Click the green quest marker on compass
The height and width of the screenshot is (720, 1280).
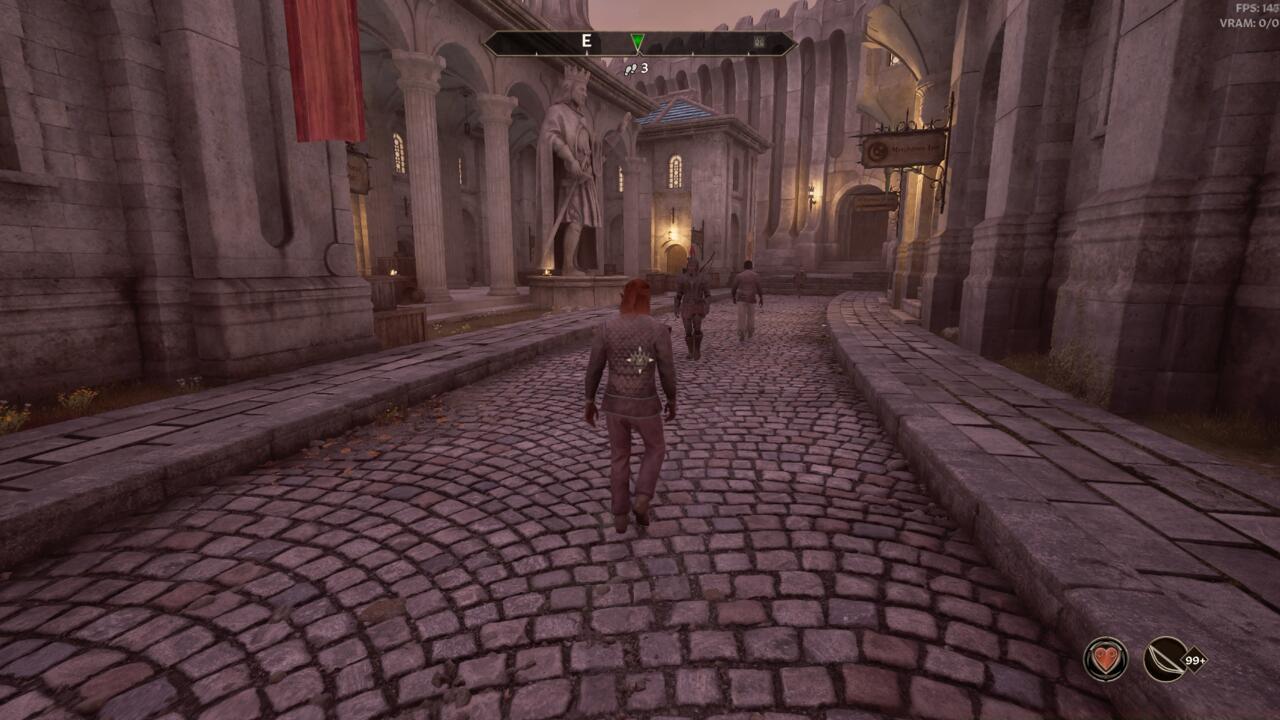pyautogui.click(x=637, y=41)
